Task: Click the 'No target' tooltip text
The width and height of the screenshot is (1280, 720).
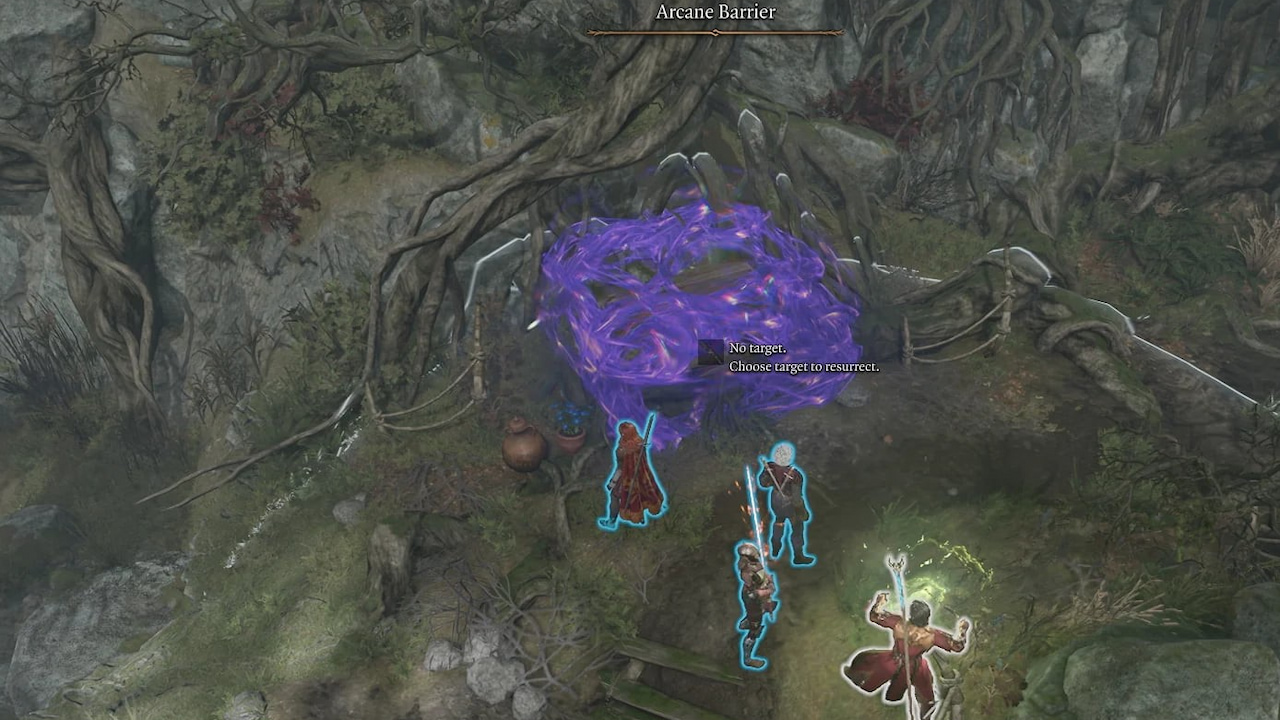Action: [757, 348]
